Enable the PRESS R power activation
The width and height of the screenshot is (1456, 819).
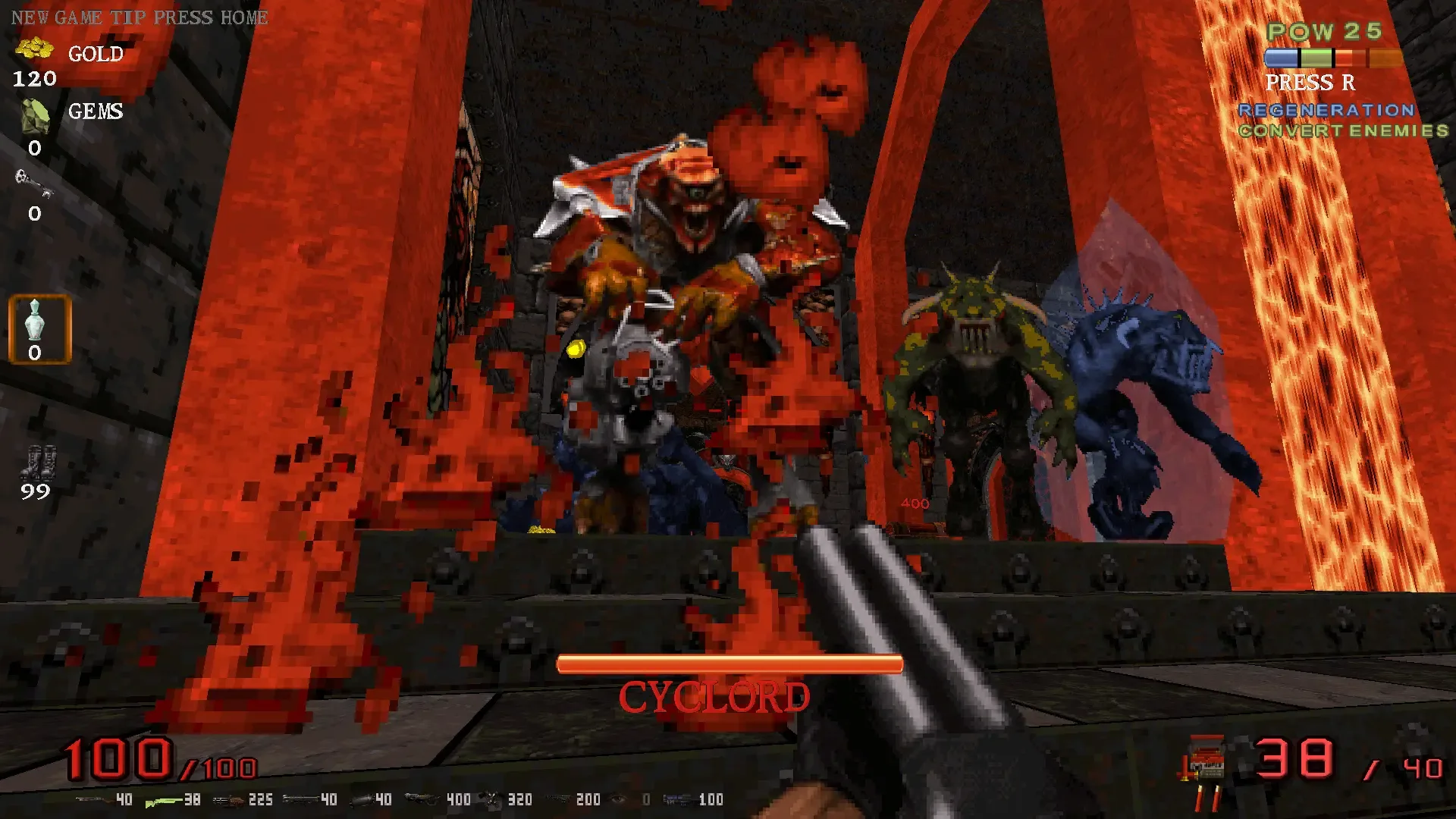[x=1310, y=83]
